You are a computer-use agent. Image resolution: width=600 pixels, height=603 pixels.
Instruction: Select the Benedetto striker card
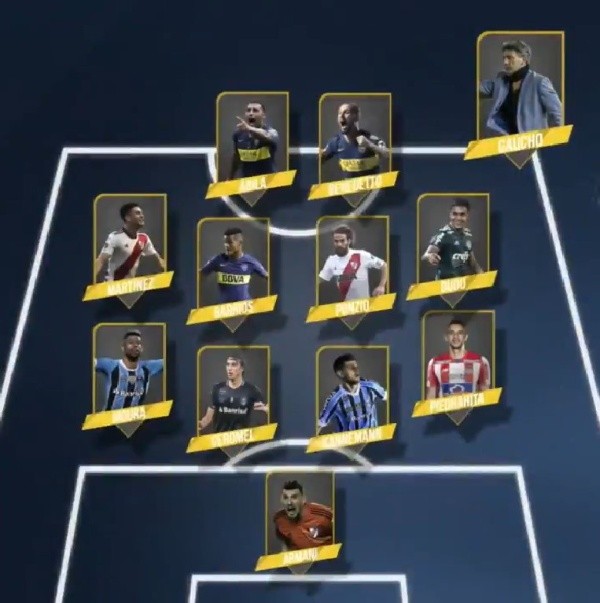click(354, 145)
